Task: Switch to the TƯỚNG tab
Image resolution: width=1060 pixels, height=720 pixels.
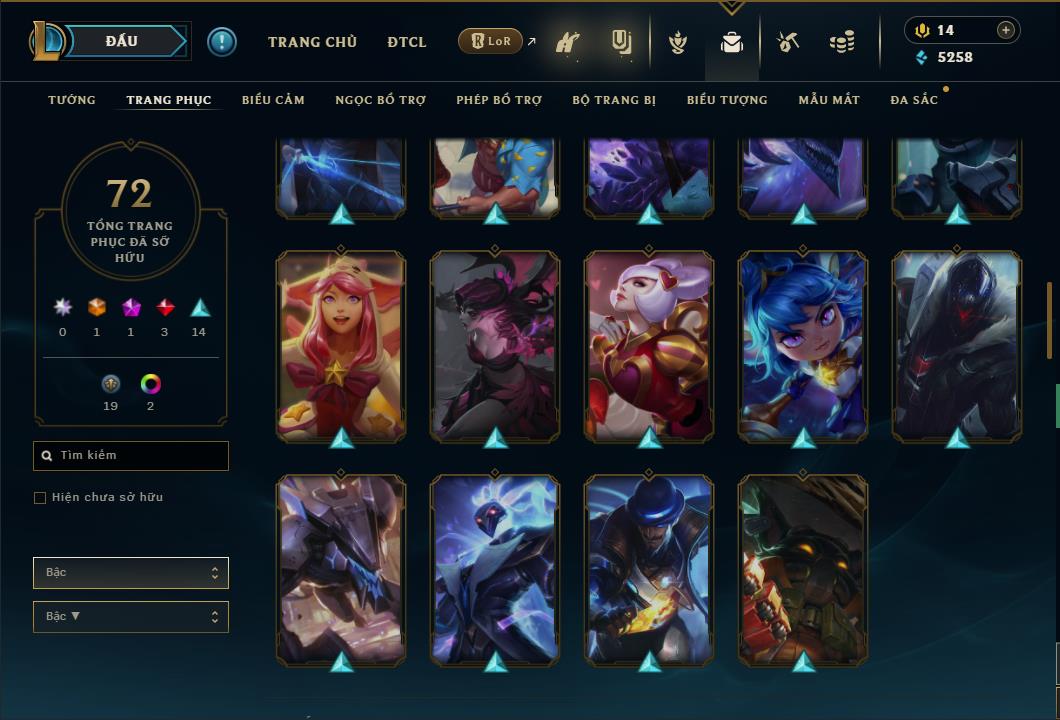Action: (x=72, y=100)
